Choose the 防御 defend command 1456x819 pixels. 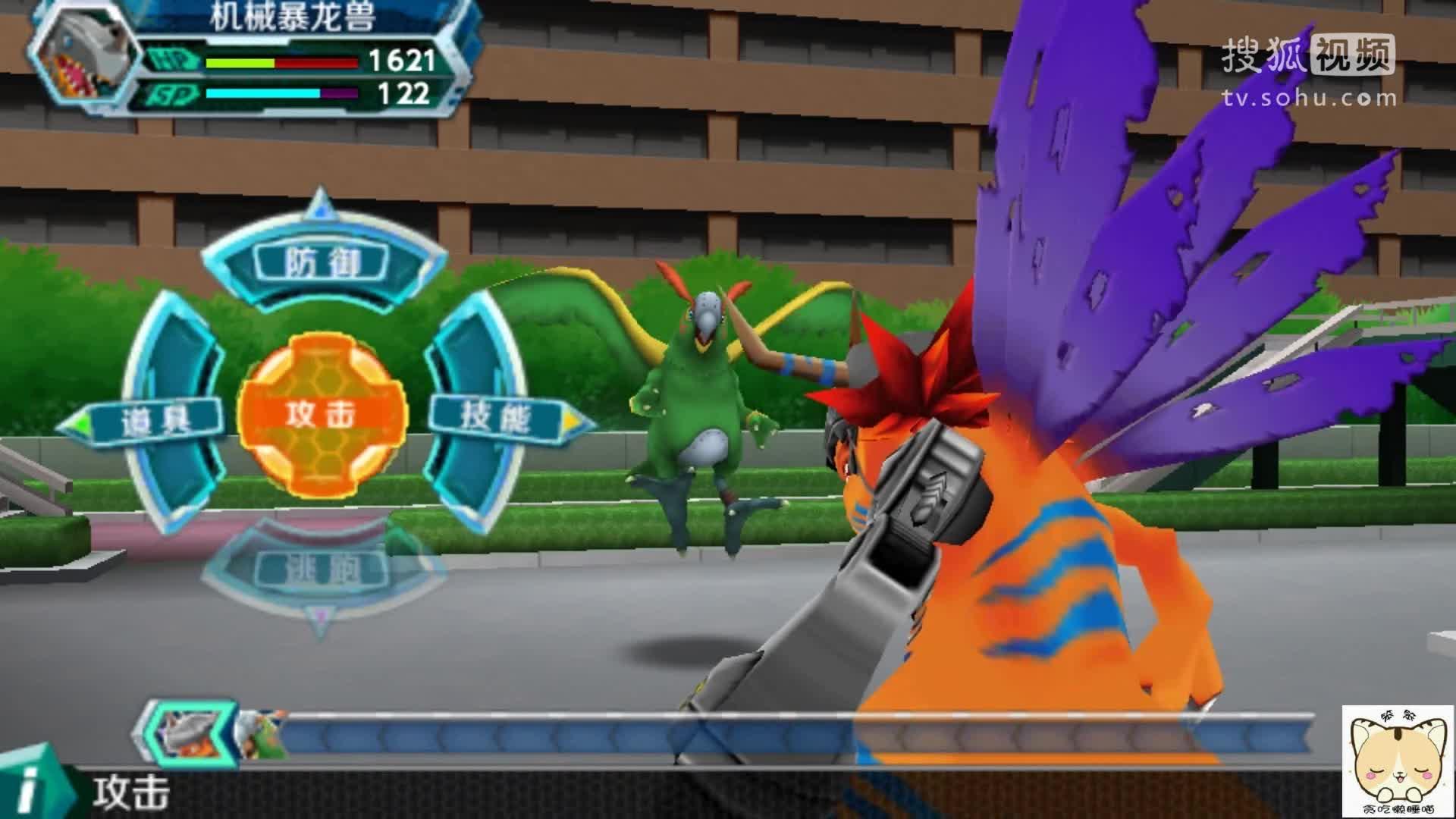(x=322, y=262)
